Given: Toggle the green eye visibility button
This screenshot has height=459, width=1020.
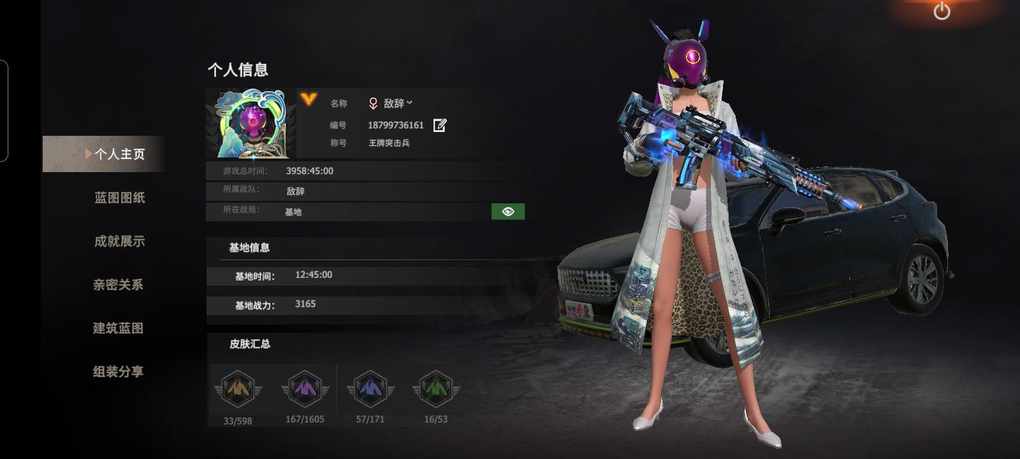Looking at the screenshot, I should (x=508, y=211).
